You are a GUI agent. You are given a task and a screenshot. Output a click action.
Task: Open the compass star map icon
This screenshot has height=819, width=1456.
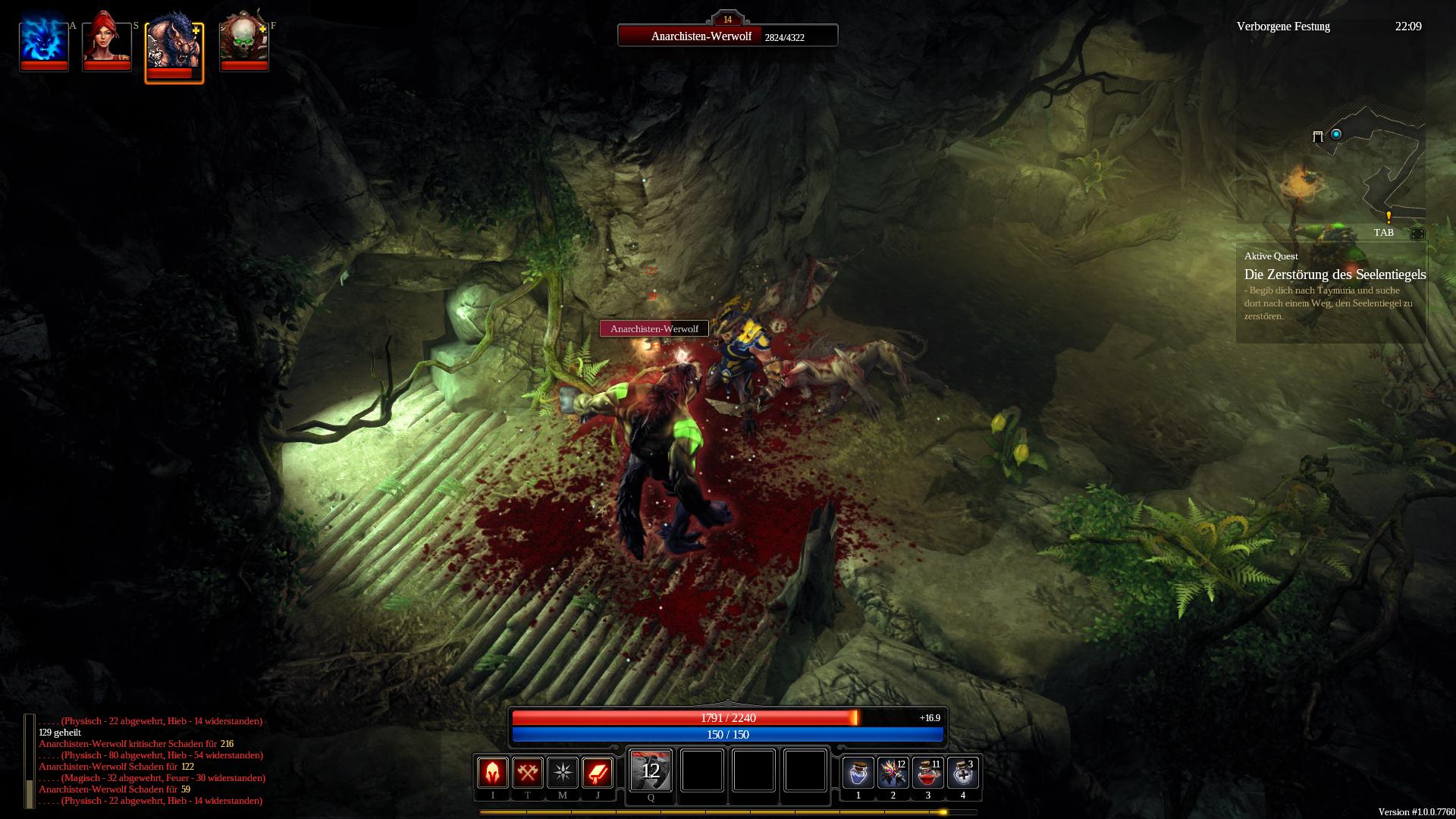[x=563, y=772]
